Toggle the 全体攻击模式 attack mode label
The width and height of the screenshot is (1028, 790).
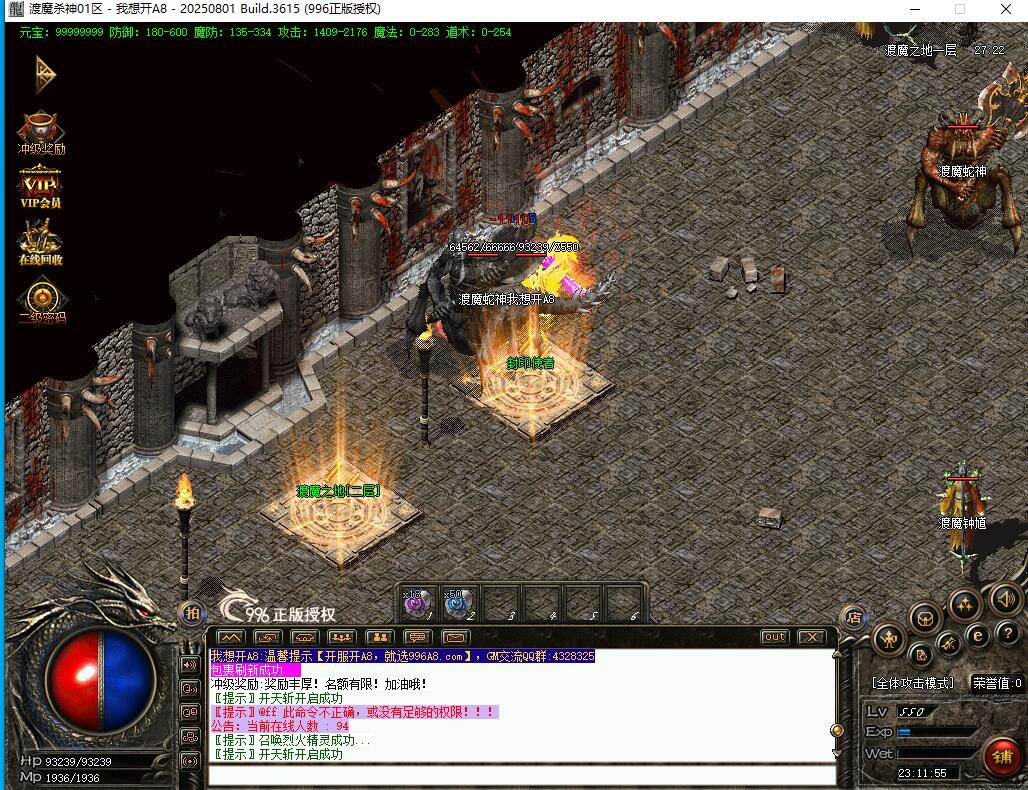[914, 683]
